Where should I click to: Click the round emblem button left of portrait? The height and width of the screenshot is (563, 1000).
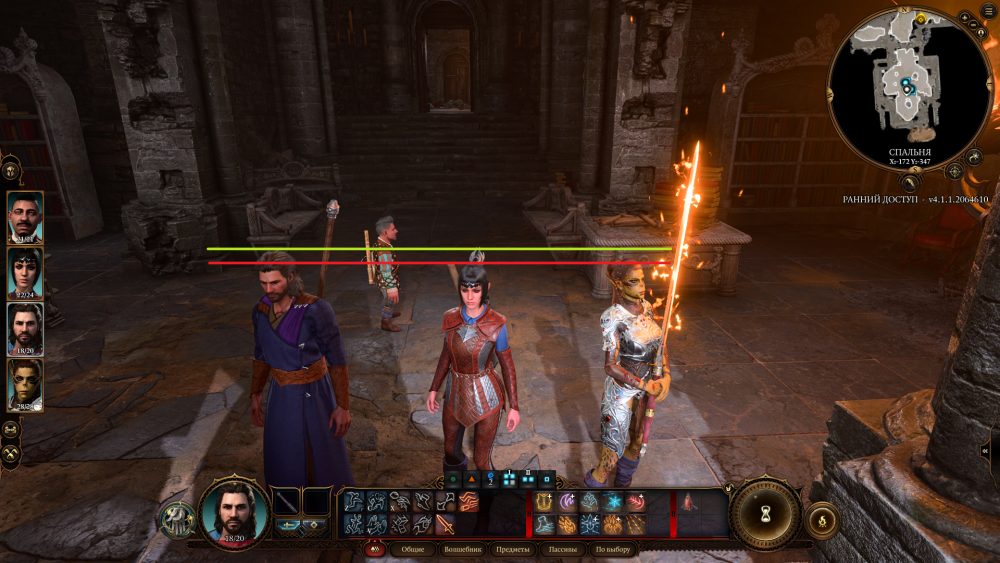(177, 519)
